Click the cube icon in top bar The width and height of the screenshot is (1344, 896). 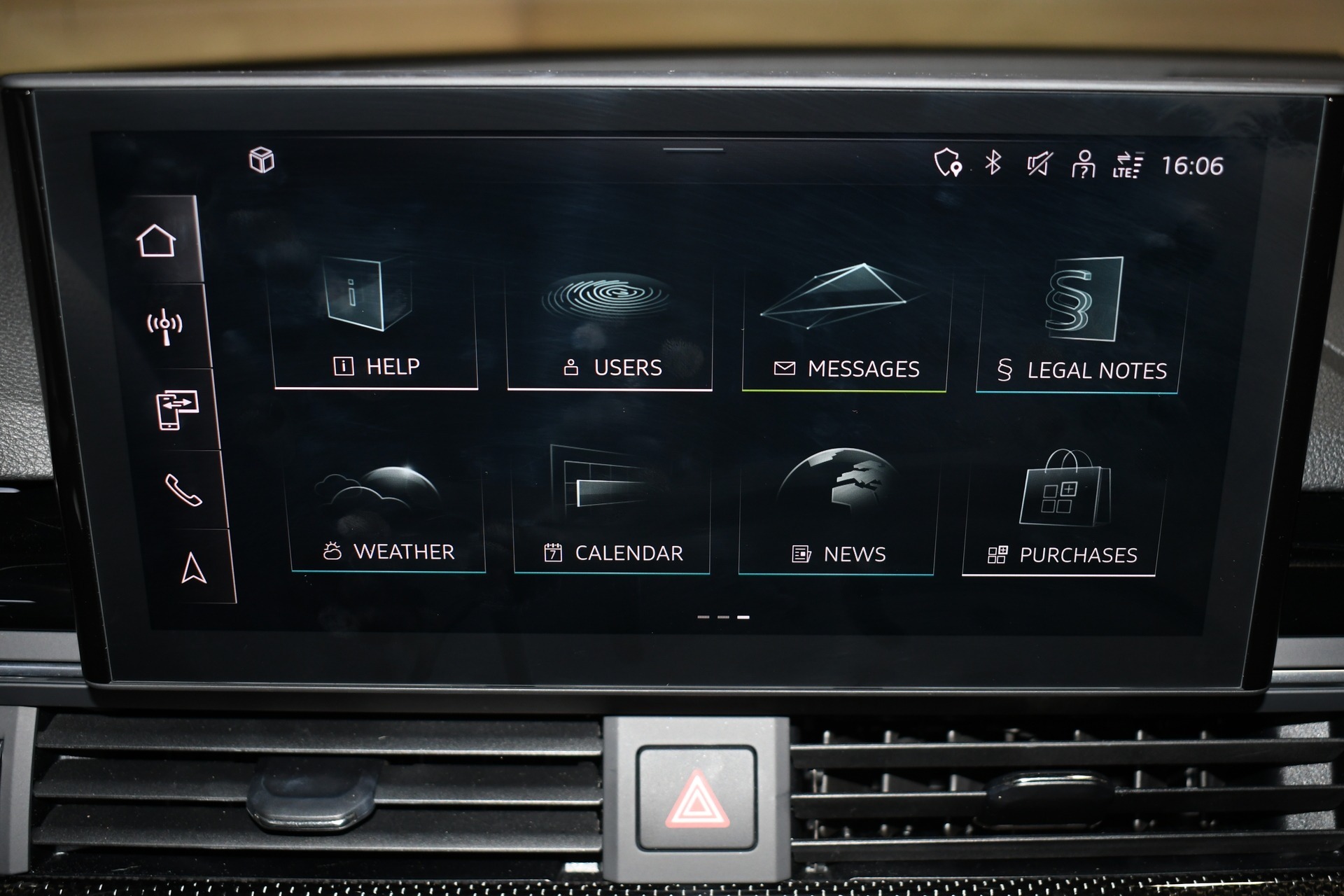tap(262, 160)
